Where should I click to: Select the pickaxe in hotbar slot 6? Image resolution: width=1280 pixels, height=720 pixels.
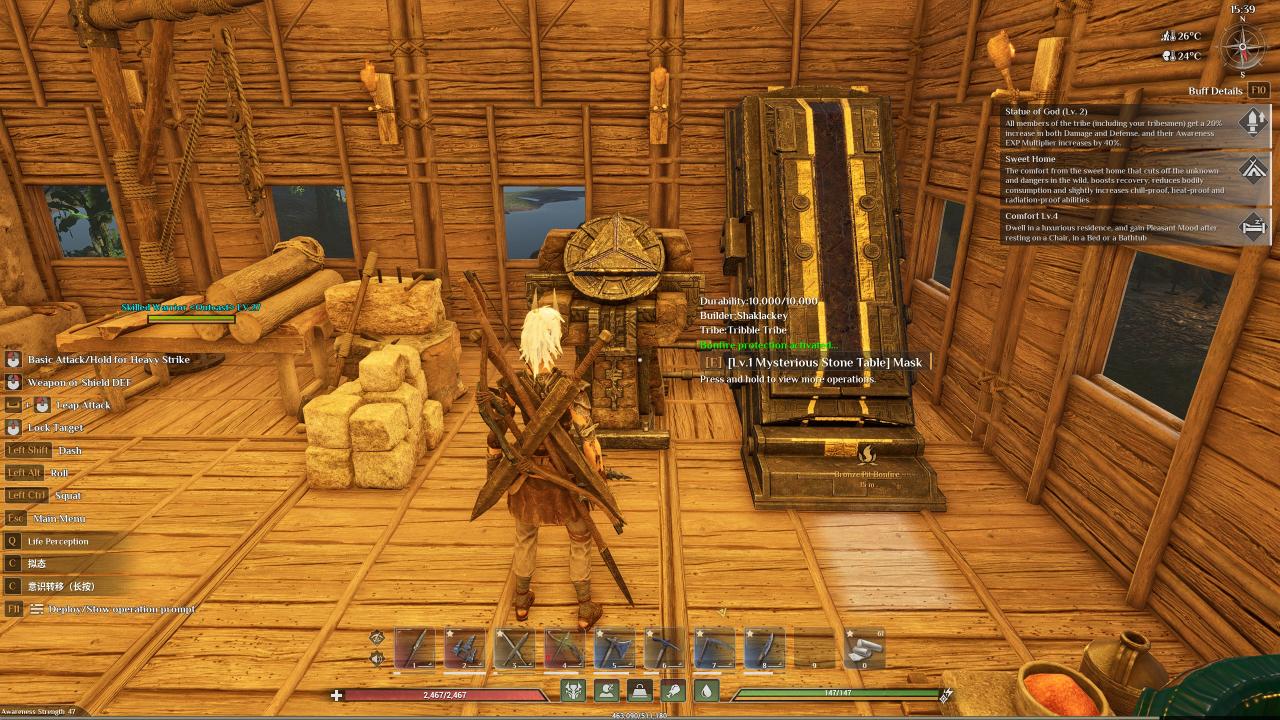[664, 648]
